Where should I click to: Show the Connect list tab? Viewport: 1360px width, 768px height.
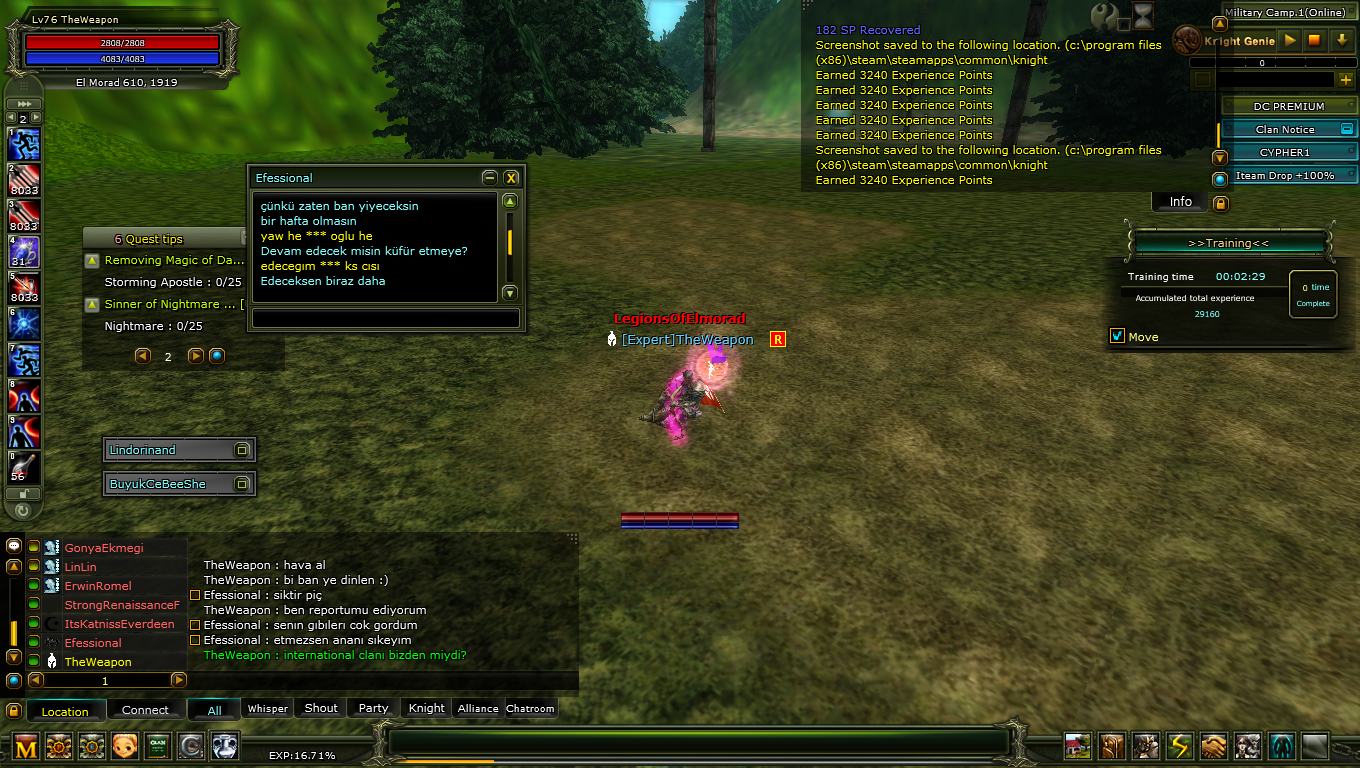pos(145,710)
